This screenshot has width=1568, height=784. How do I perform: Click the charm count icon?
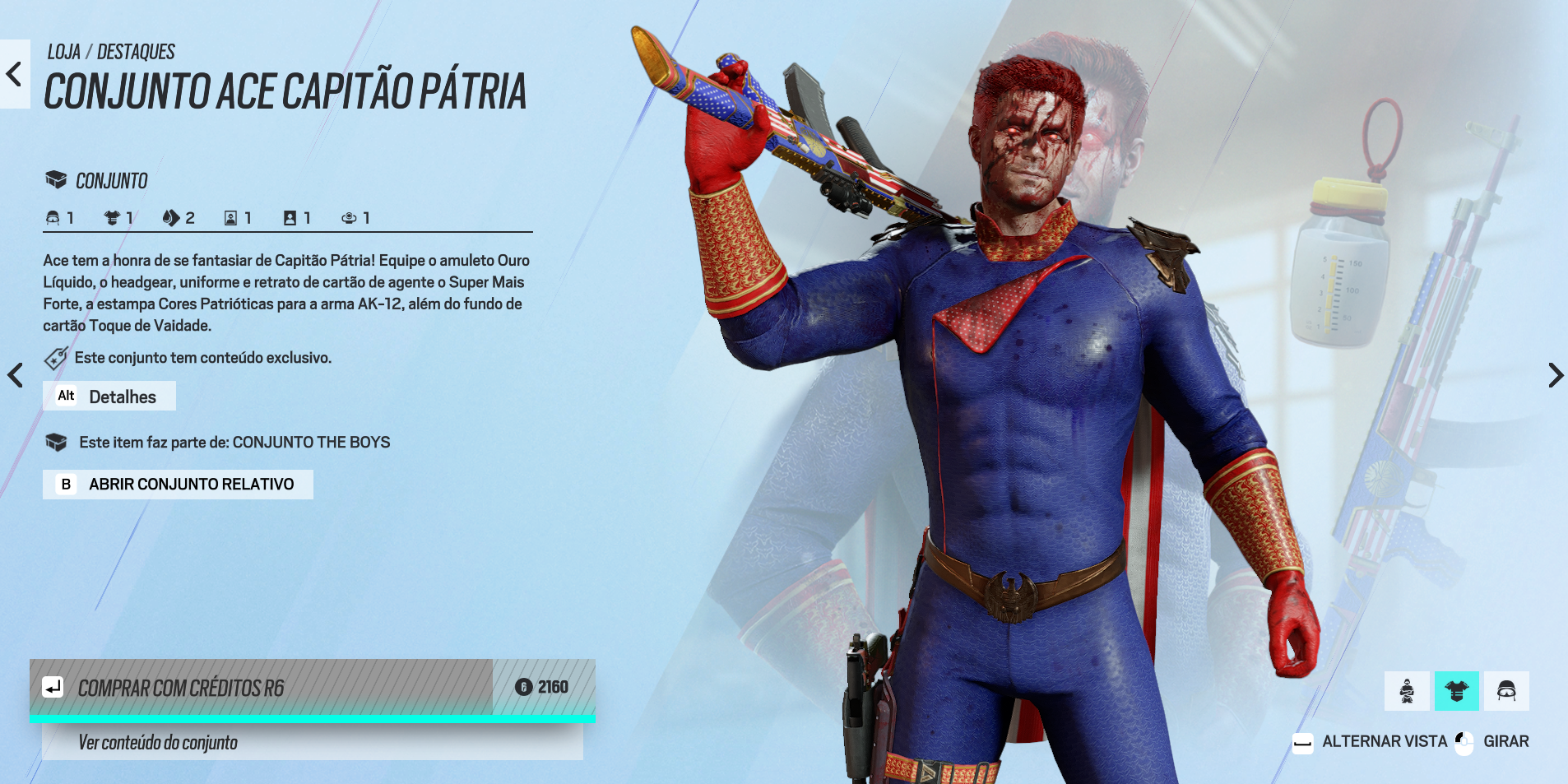(x=350, y=217)
